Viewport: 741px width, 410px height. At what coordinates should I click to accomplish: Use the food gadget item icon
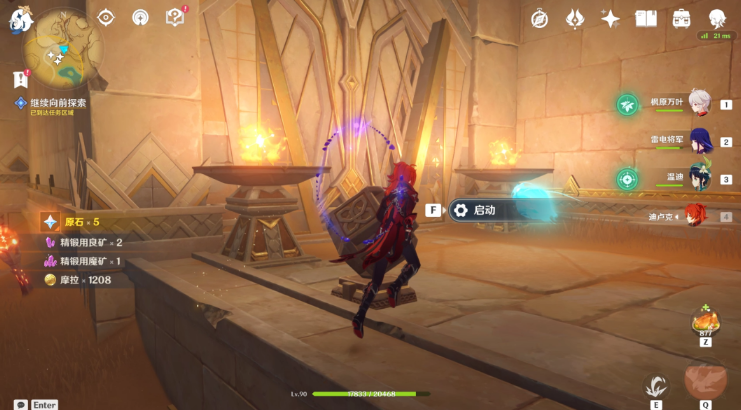705,322
